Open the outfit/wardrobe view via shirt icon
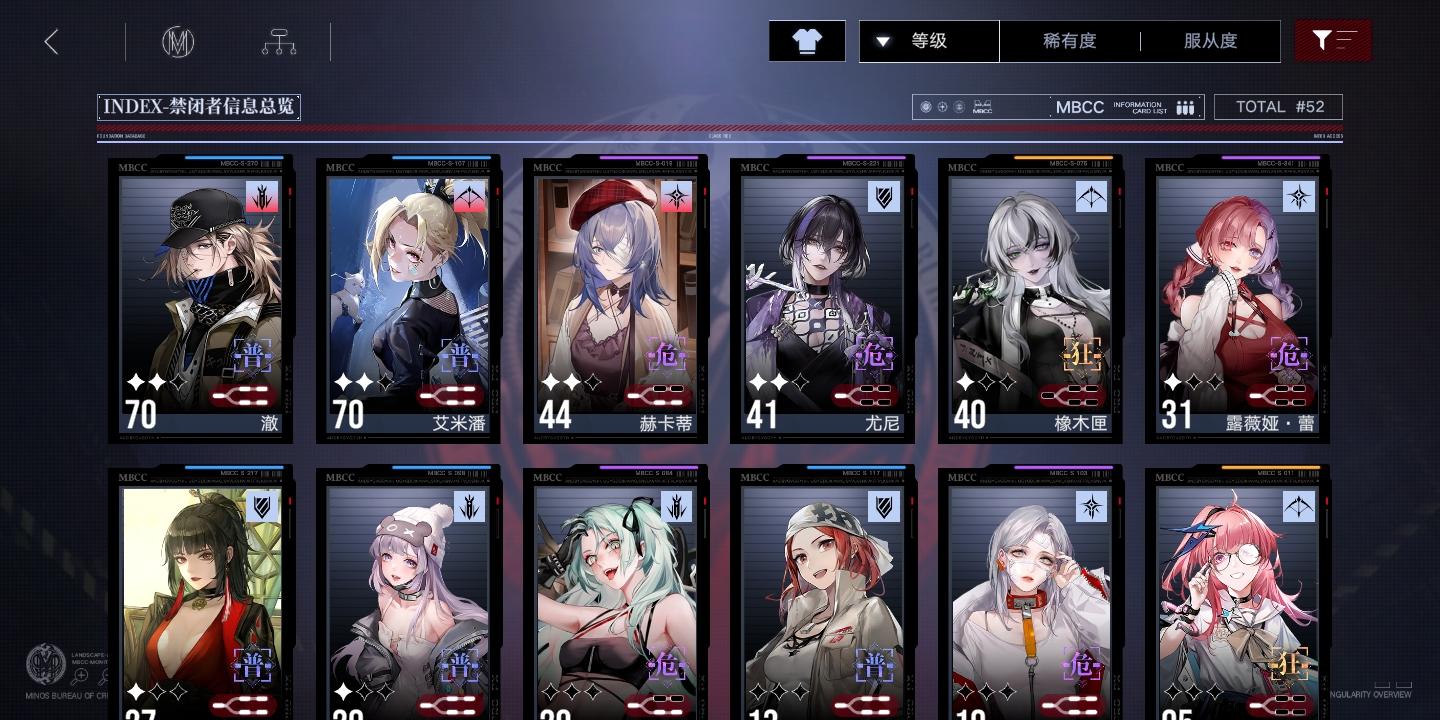Viewport: 1440px width, 720px height. 807,41
